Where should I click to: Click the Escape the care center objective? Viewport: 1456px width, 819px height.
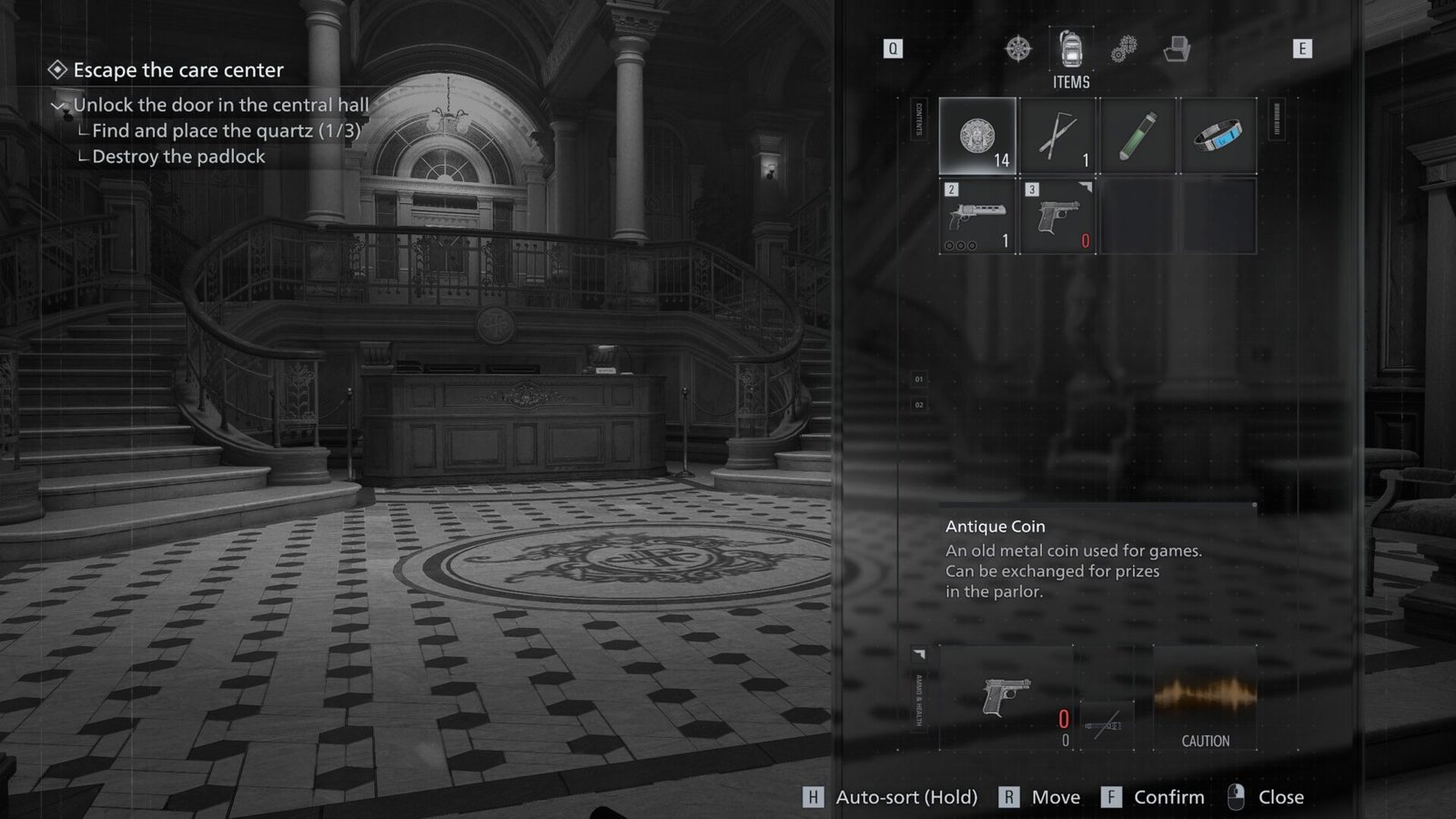[x=177, y=70]
